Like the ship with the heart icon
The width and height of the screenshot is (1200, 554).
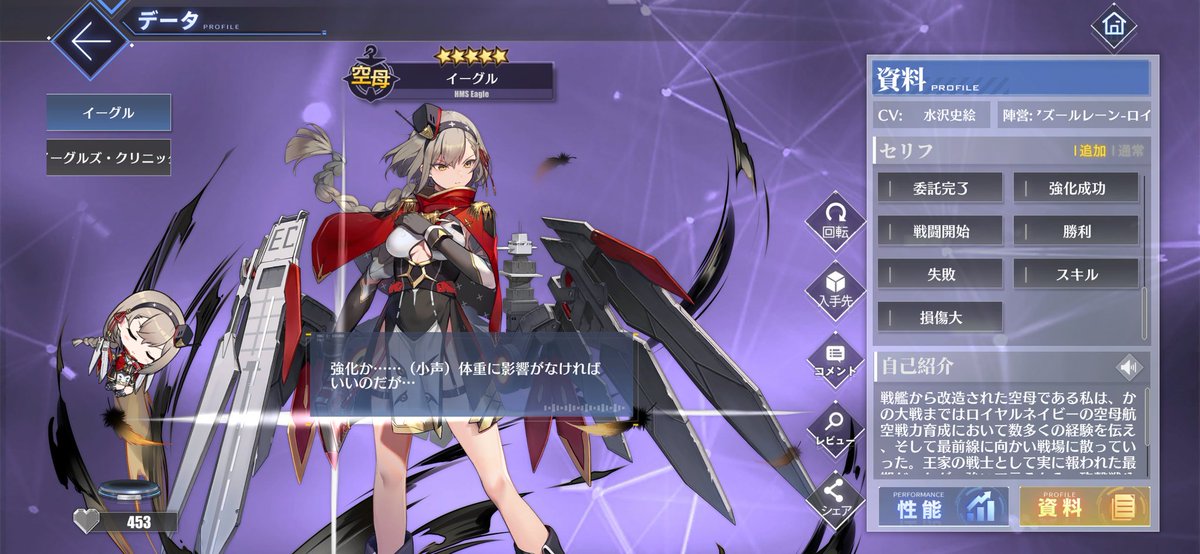89,520
